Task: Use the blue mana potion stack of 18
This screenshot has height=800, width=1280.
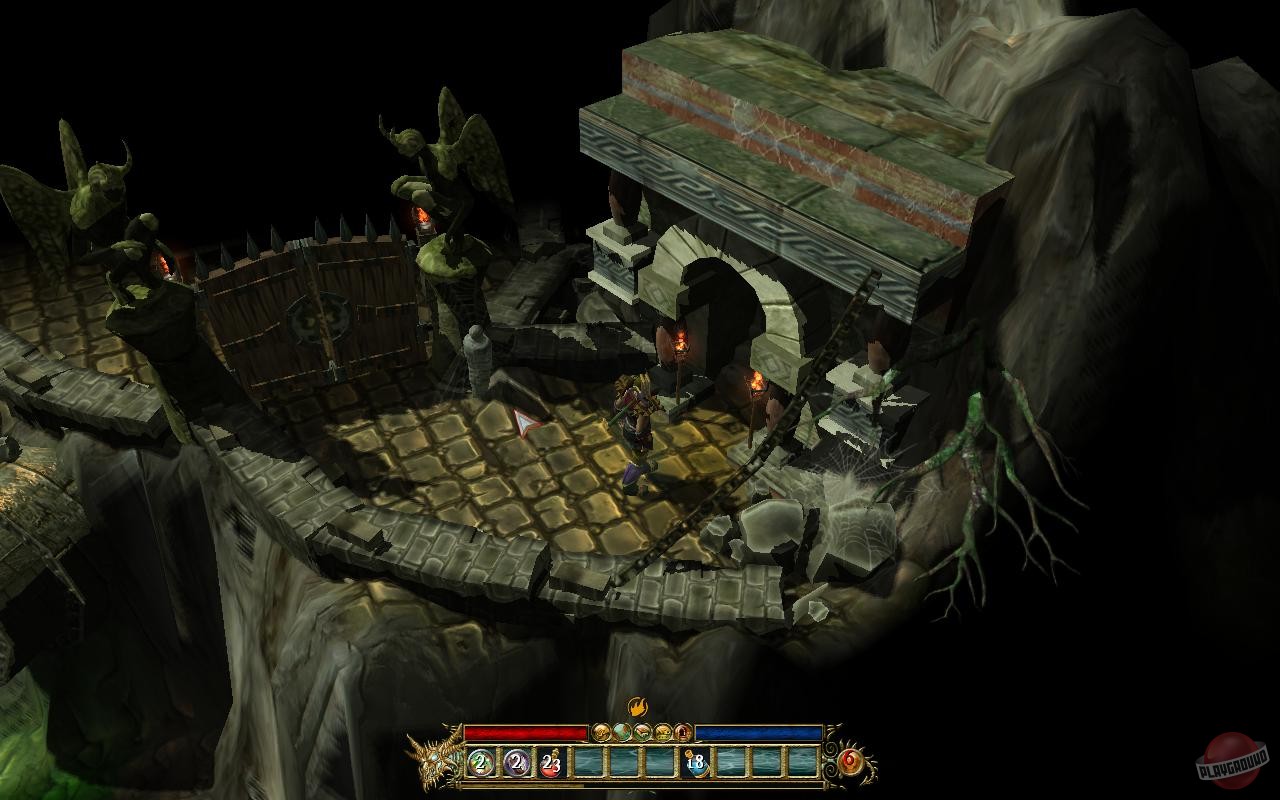Action: (697, 763)
